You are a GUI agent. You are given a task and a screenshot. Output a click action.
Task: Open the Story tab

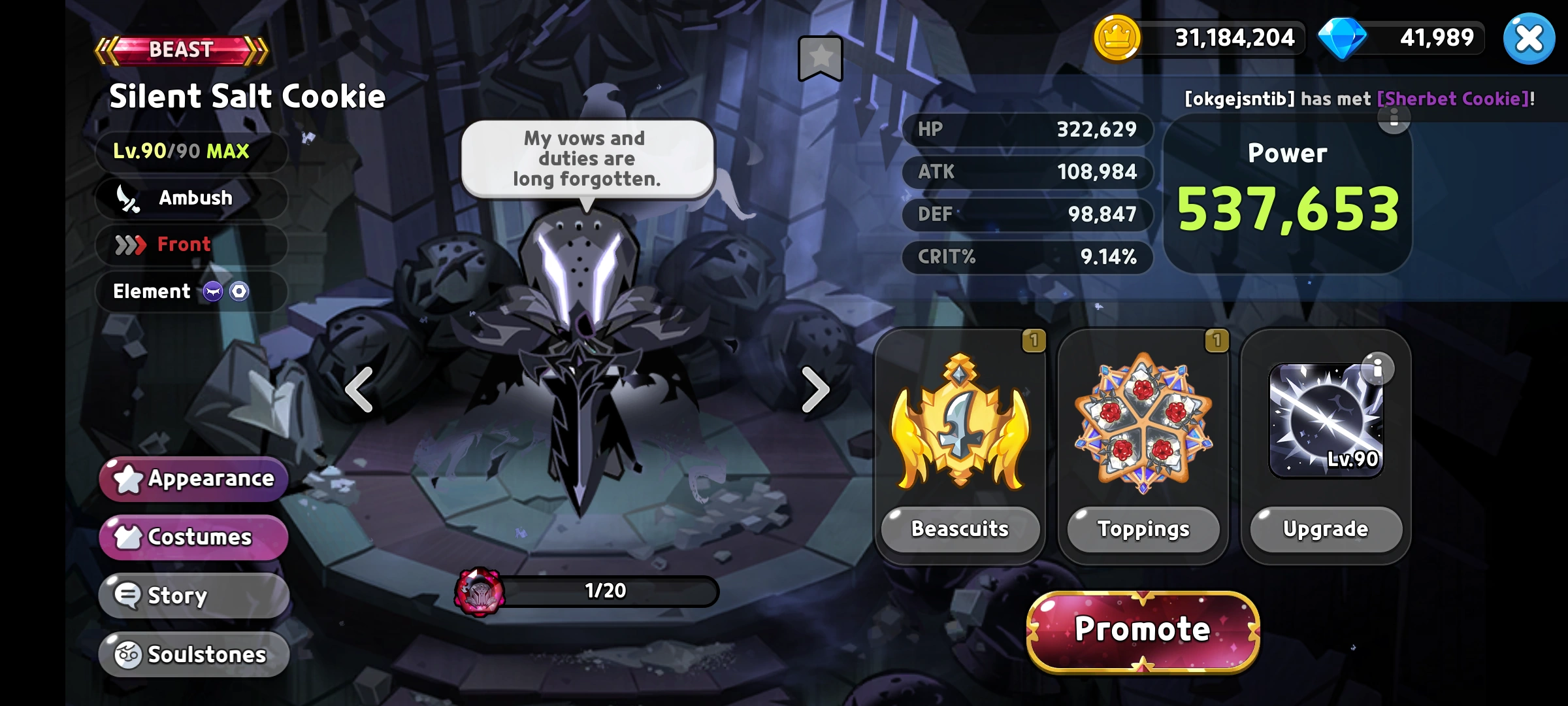[x=193, y=595]
